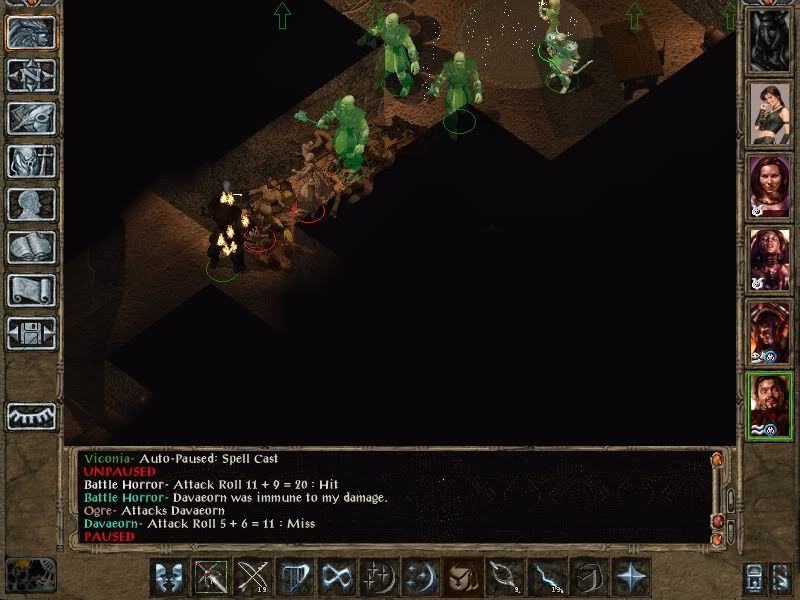Screen dimensions: 800x600
Task: Return to the game view button
Action: (x=31, y=32)
